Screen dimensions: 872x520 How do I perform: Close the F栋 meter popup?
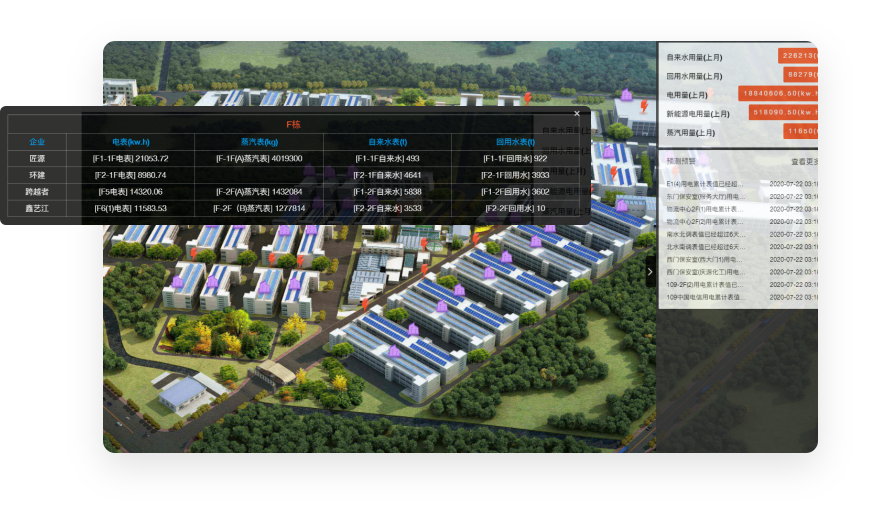coord(577,114)
